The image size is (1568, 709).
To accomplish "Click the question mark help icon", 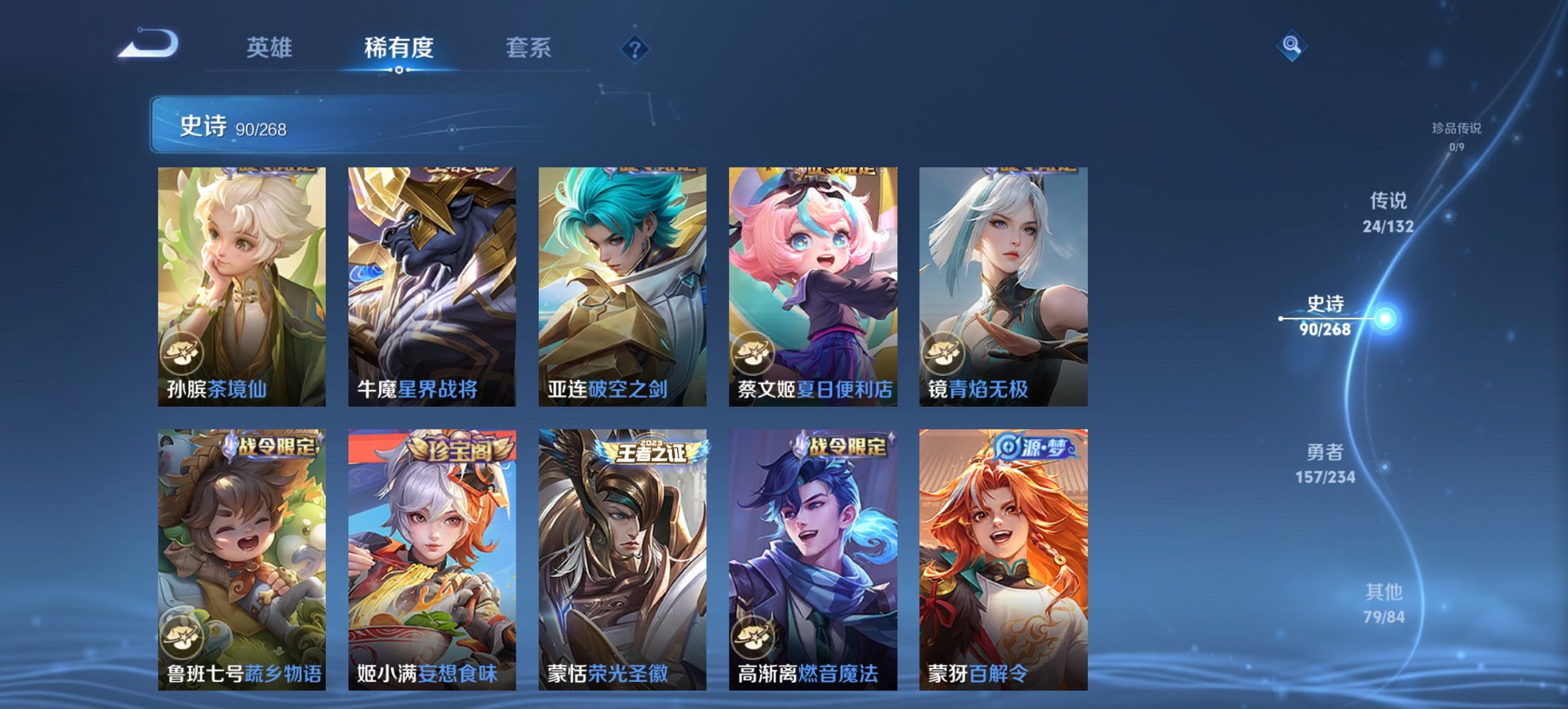I will [633, 48].
